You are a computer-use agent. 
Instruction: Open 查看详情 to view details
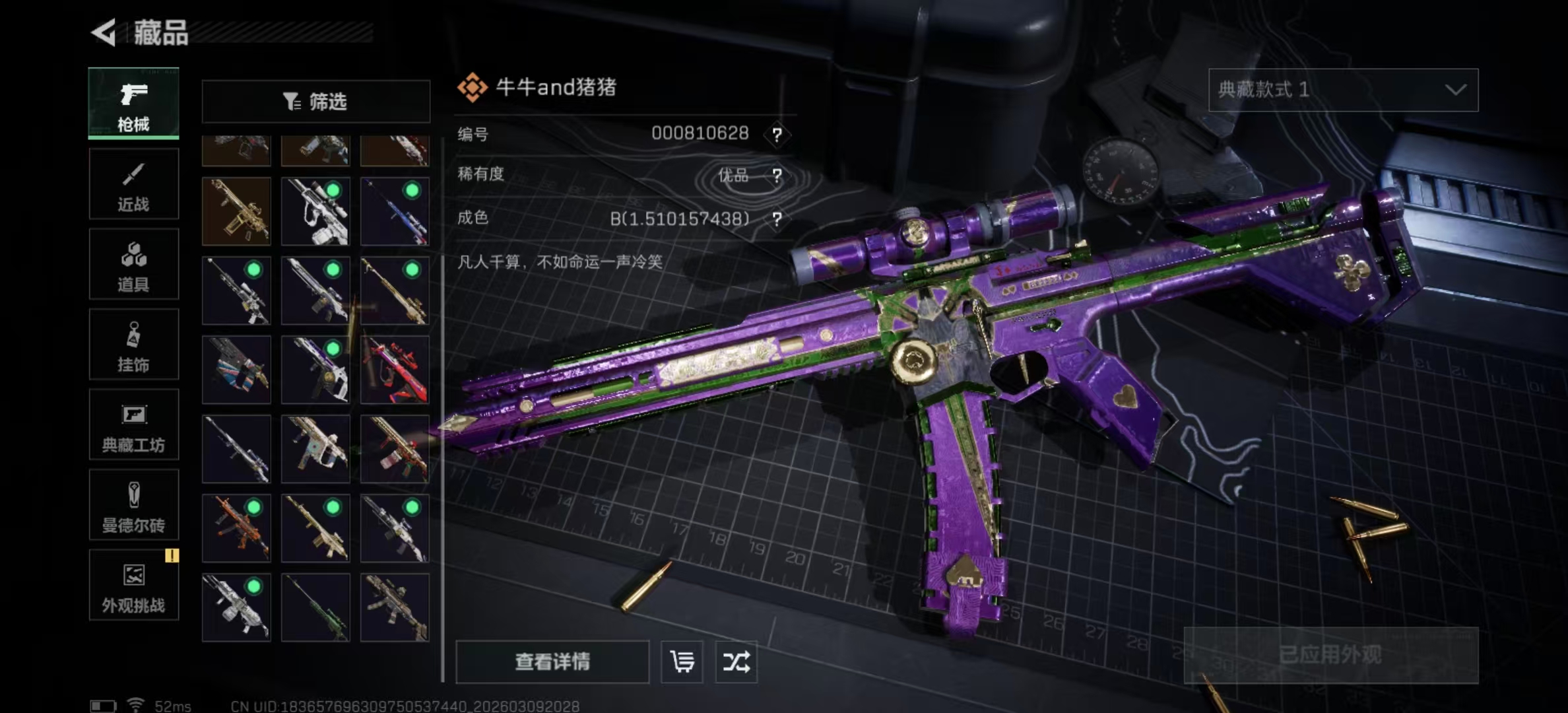click(552, 662)
